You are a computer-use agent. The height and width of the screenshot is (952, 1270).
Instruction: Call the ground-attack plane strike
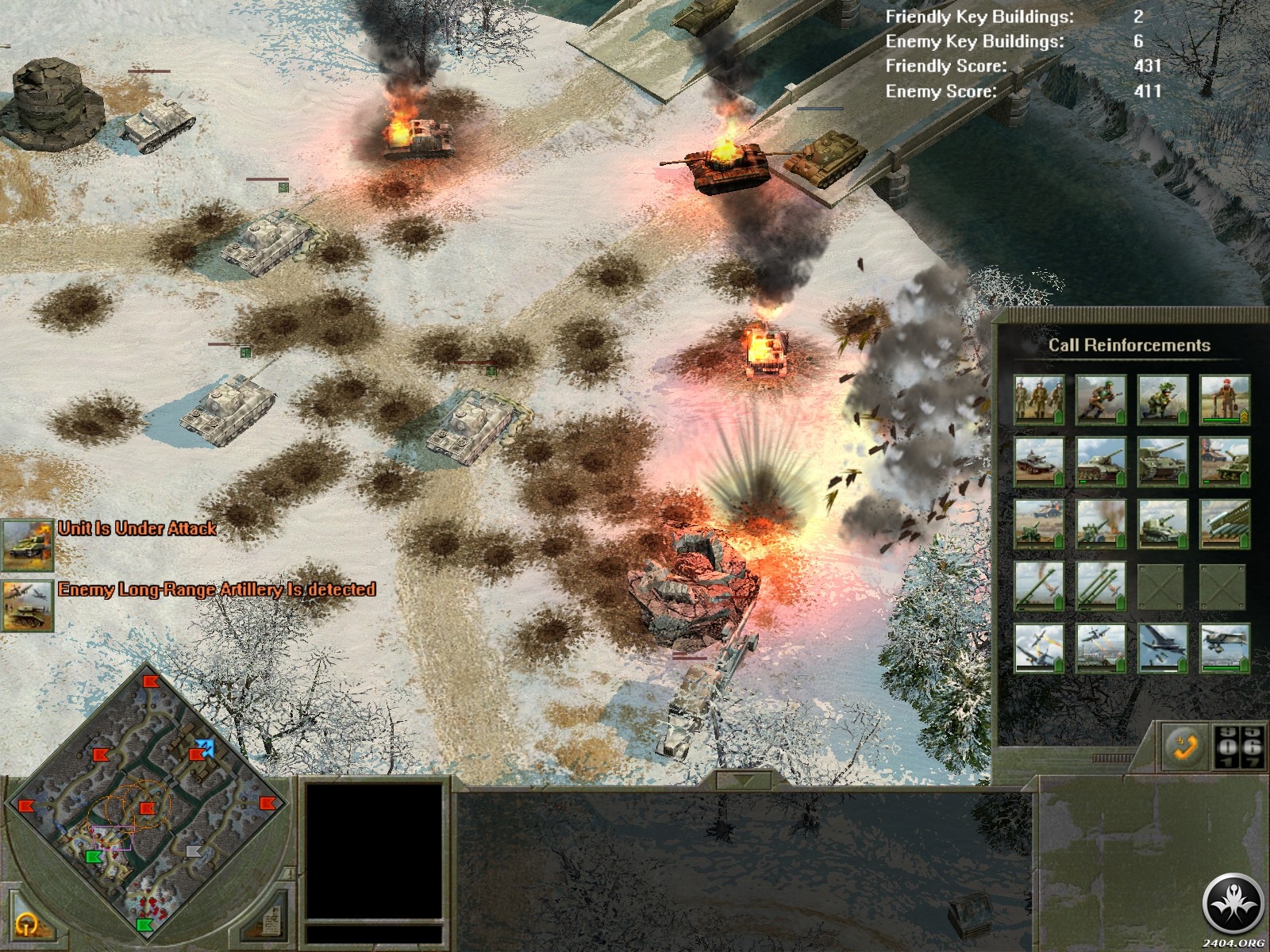[1101, 648]
